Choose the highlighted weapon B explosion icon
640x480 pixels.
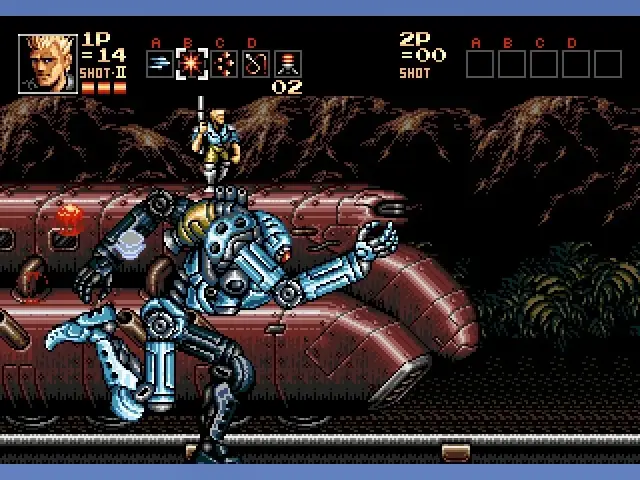pos(190,64)
